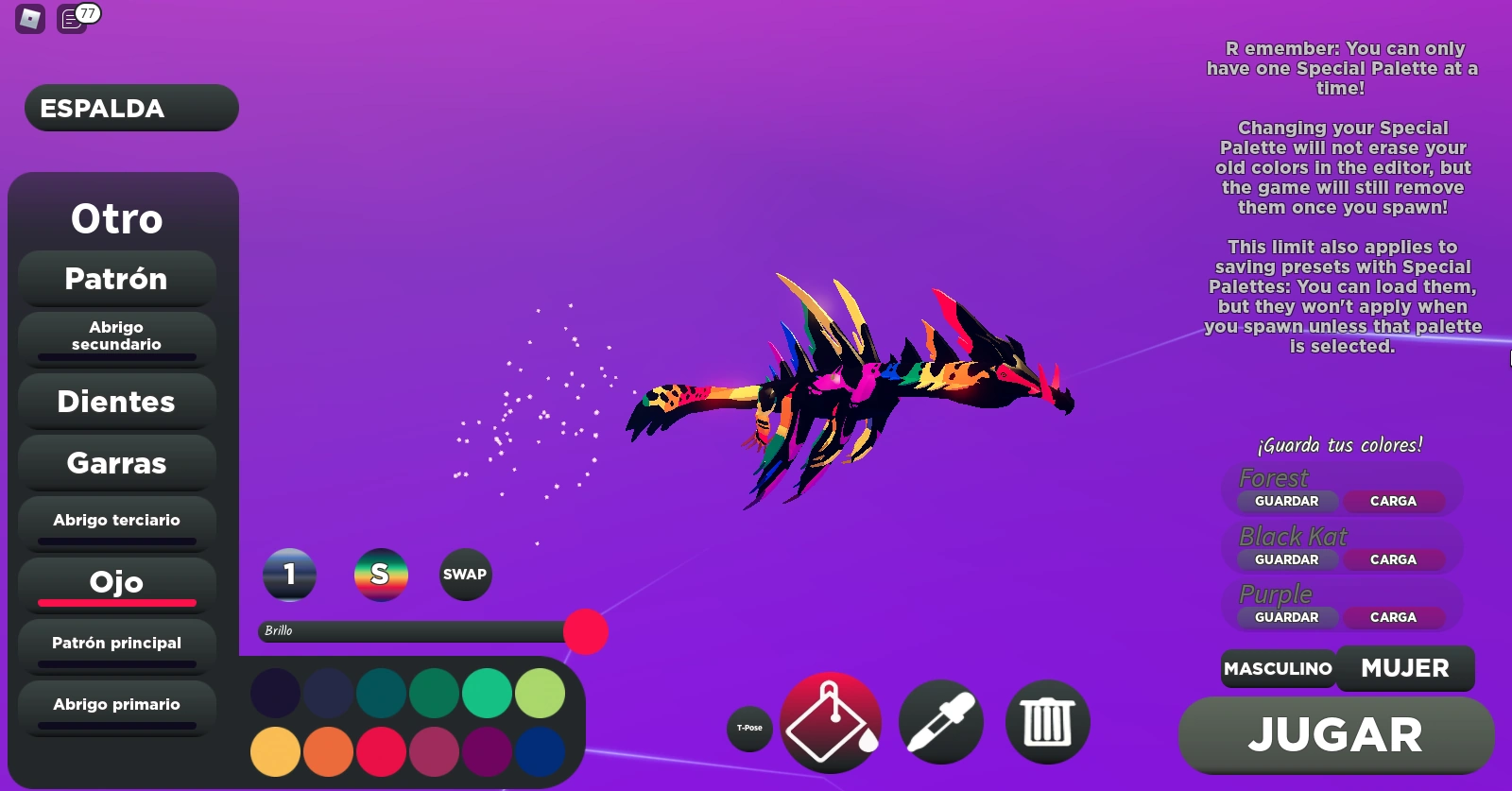Open the Patrón category
The image size is (1512, 791).
point(116,279)
